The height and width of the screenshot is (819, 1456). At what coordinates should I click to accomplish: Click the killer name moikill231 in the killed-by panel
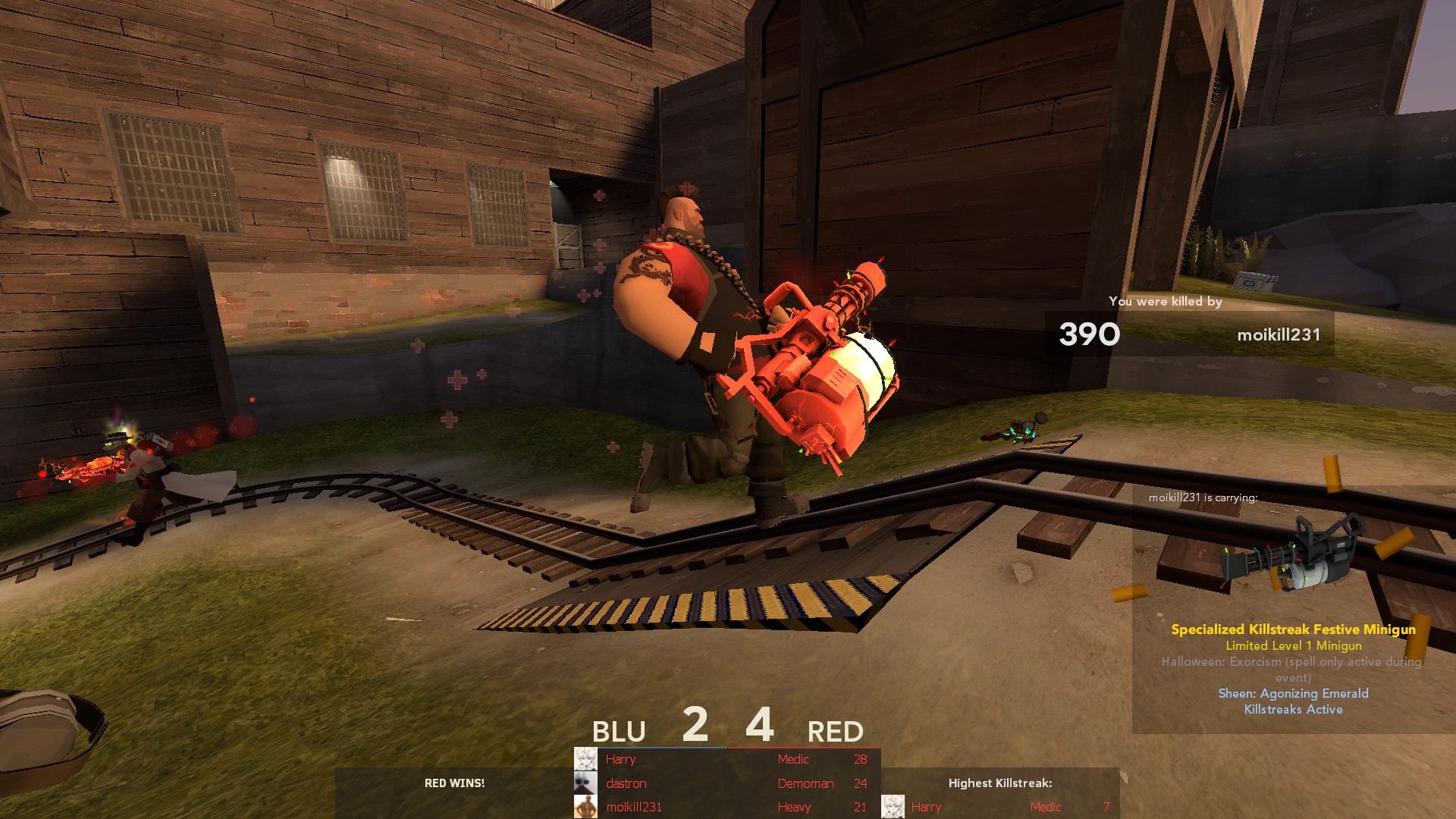click(1279, 334)
